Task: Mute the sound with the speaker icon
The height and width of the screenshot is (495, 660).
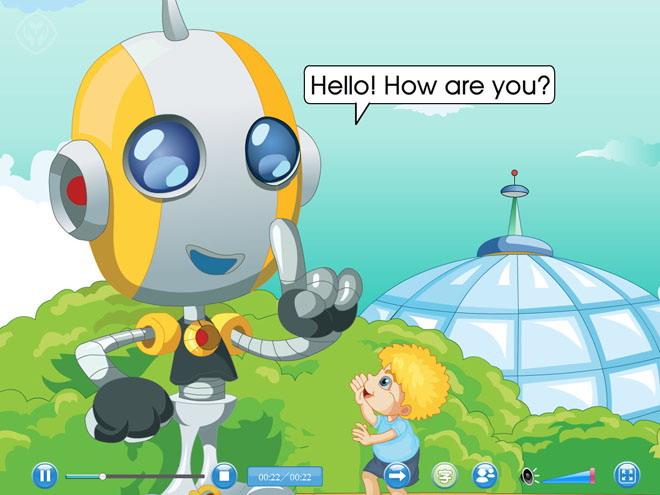Action: (528, 476)
